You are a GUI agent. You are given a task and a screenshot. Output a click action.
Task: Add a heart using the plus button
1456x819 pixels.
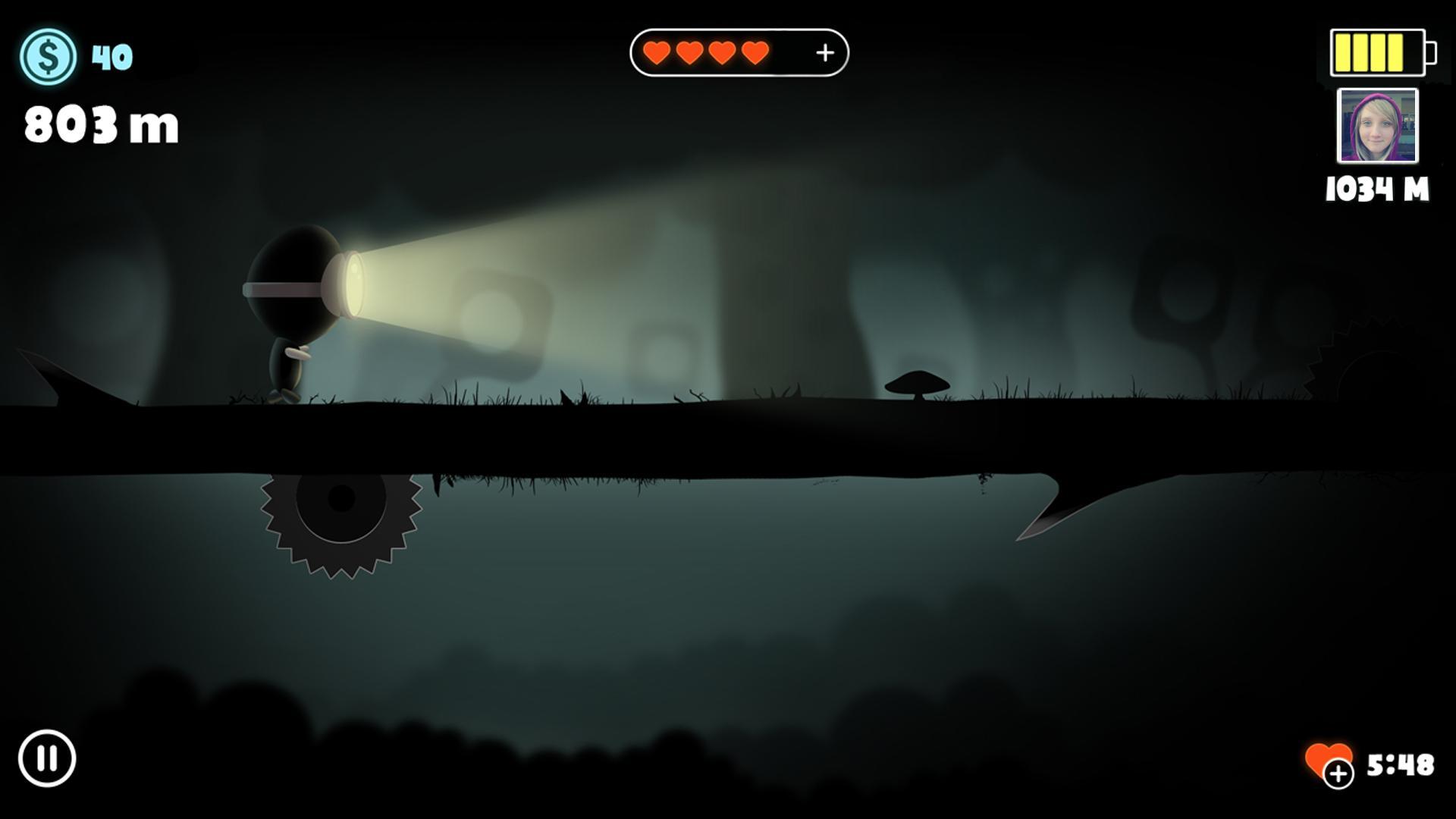click(824, 52)
